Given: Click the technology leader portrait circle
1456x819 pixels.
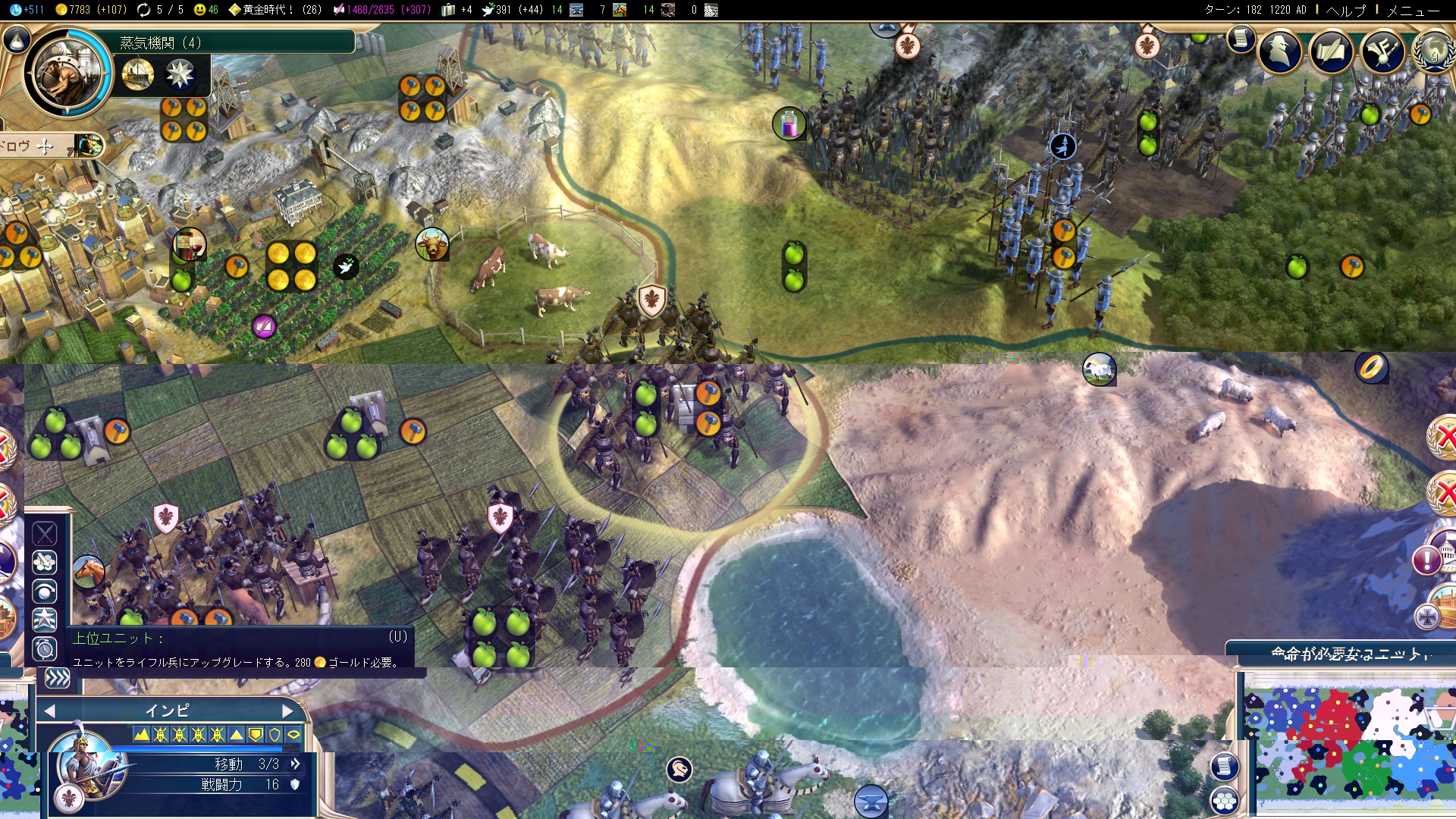Looking at the screenshot, I should tap(67, 74).
